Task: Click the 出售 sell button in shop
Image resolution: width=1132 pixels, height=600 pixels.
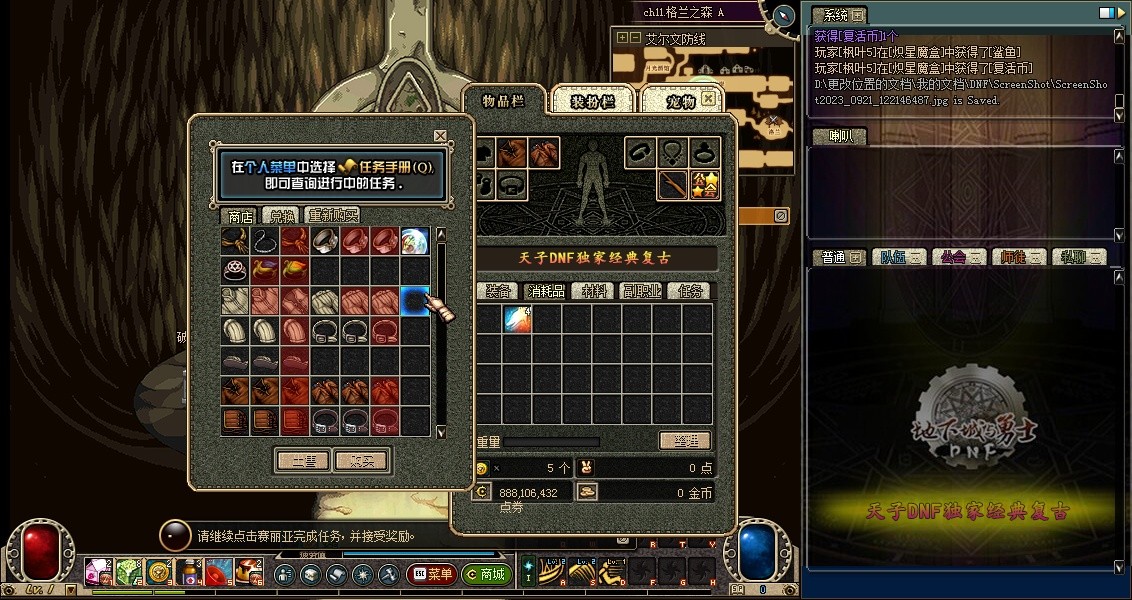Action: pyautogui.click(x=303, y=461)
